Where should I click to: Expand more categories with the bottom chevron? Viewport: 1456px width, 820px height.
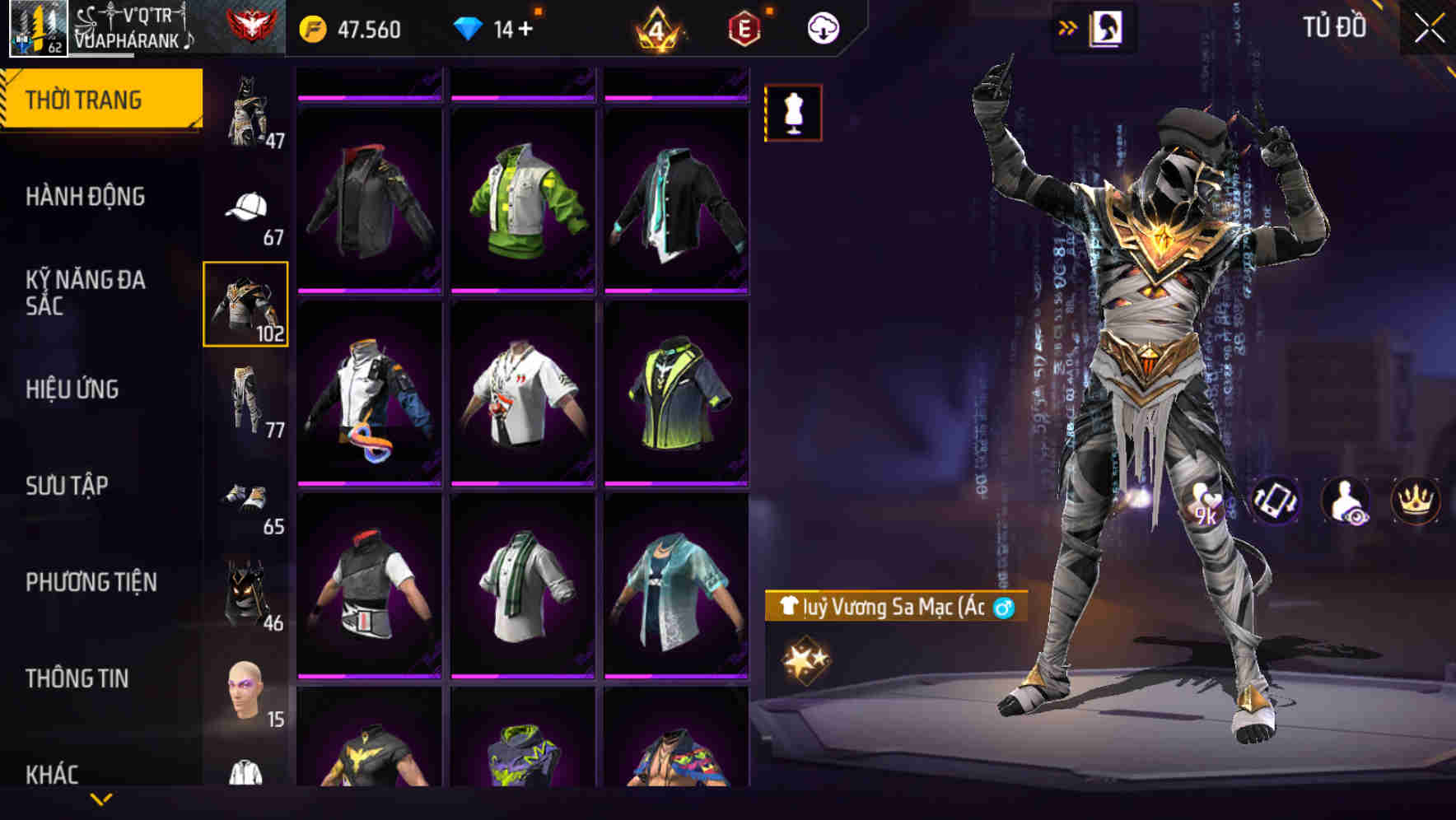coord(100,800)
